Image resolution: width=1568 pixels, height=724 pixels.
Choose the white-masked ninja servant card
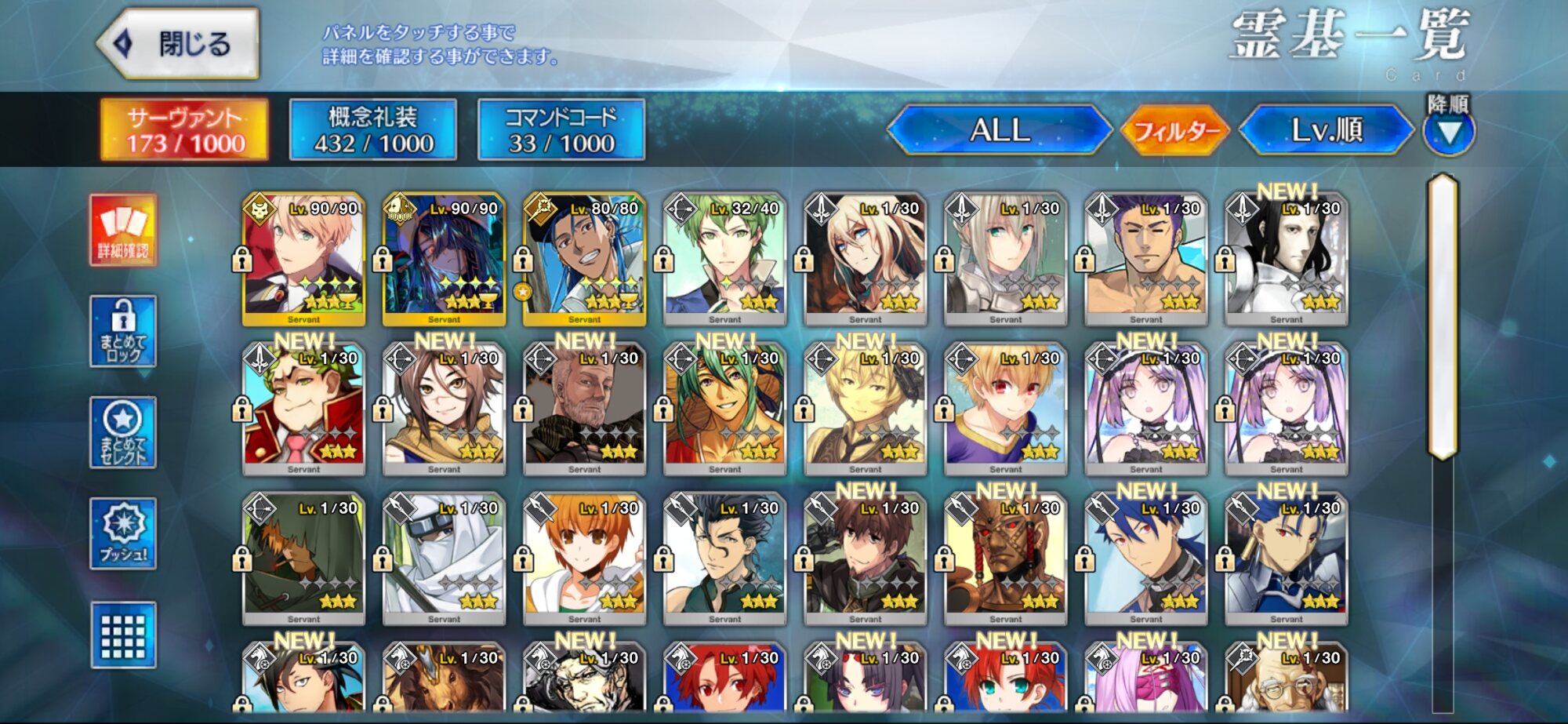click(444, 558)
